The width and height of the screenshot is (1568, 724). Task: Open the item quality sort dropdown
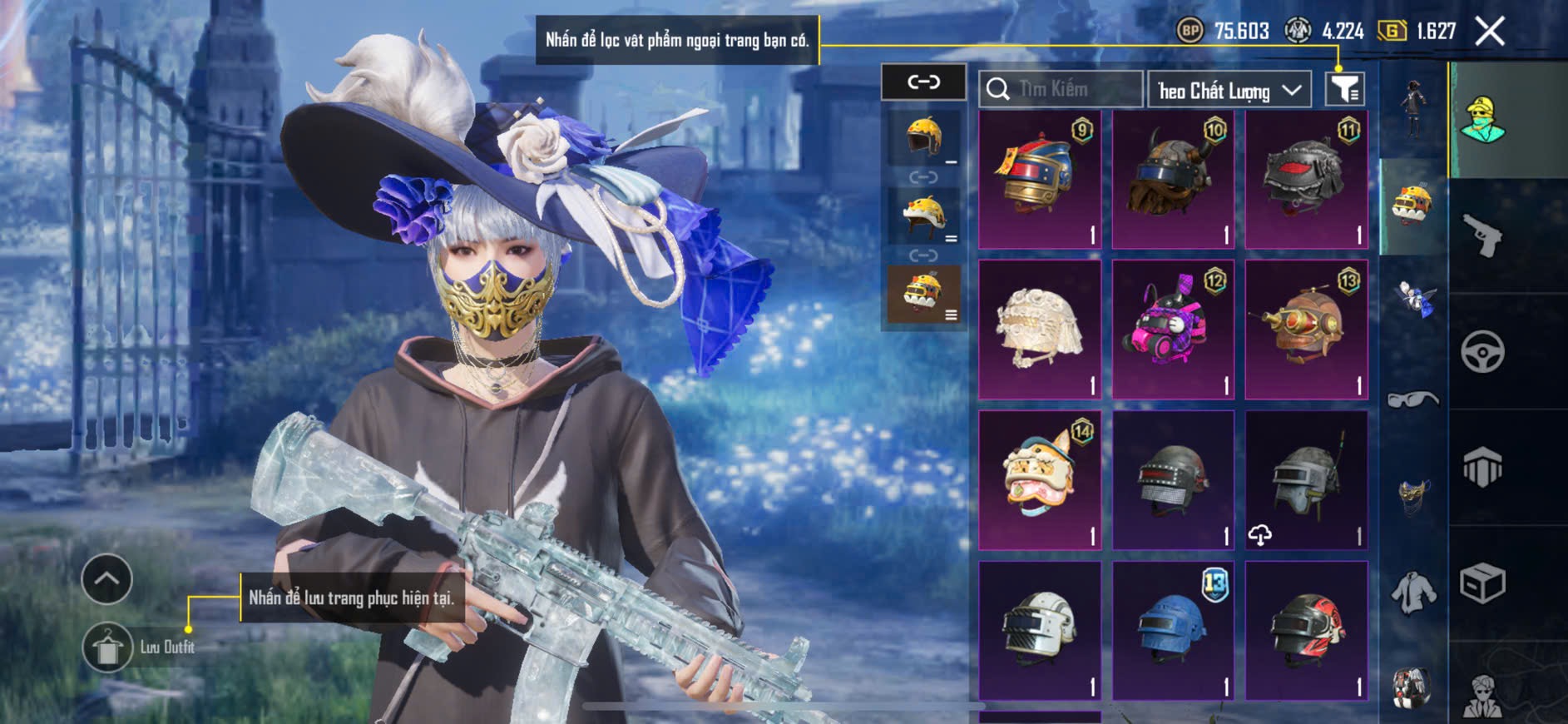click(x=1229, y=90)
